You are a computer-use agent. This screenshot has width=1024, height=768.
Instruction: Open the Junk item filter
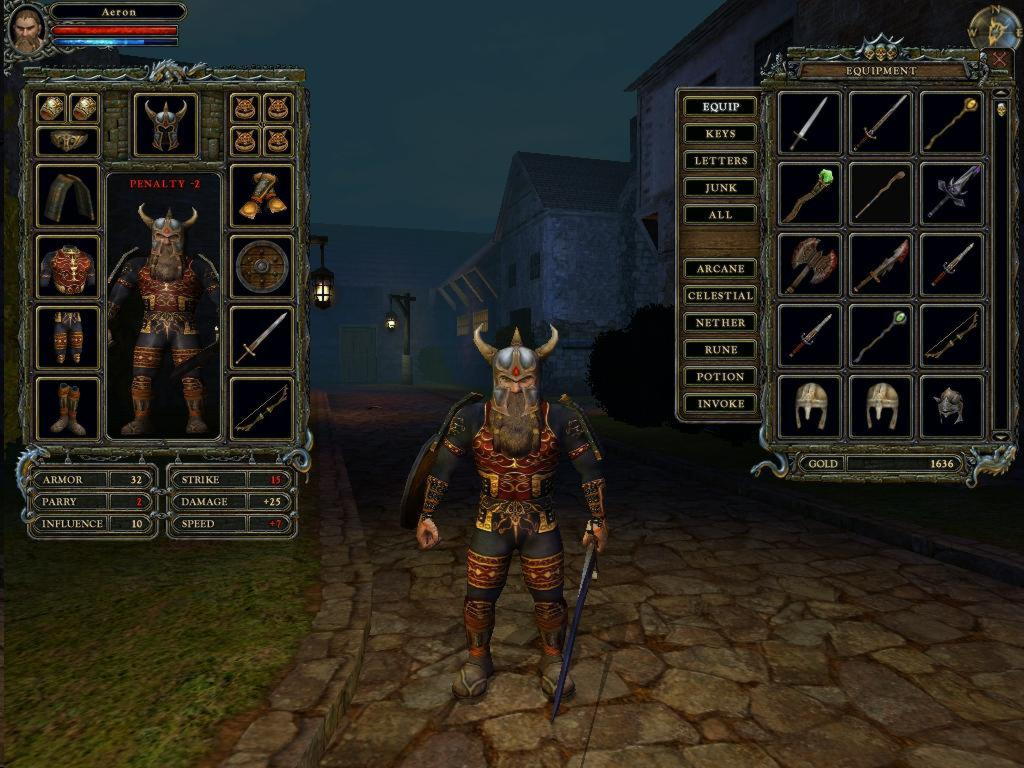coord(720,188)
